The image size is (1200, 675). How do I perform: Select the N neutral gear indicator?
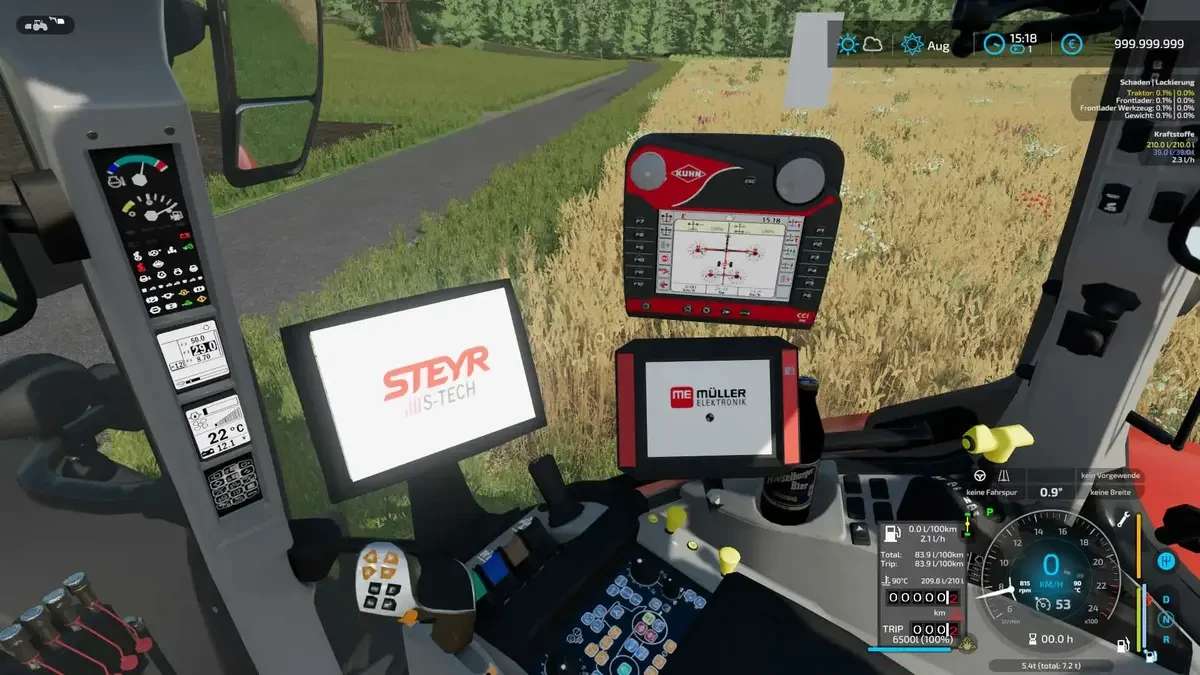coord(1165,619)
